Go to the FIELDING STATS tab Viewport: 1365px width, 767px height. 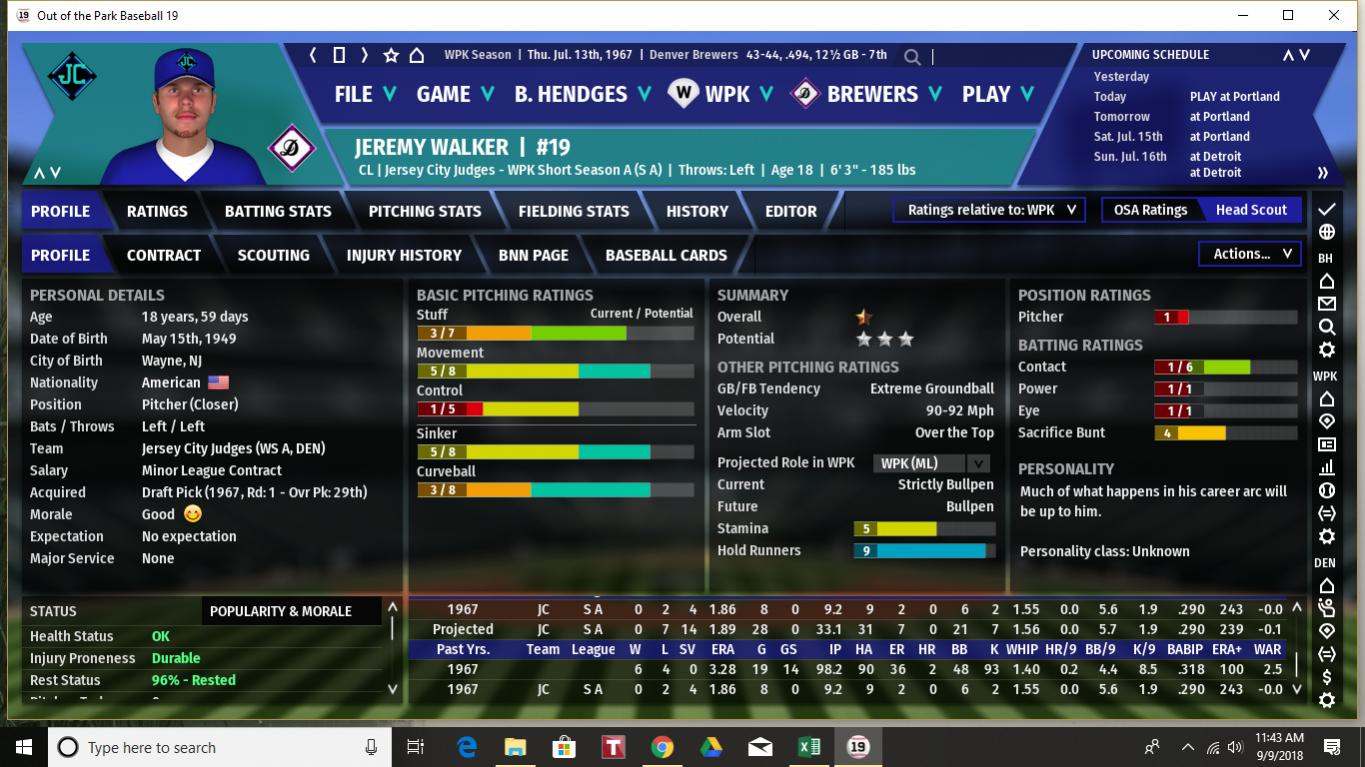click(574, 211)
